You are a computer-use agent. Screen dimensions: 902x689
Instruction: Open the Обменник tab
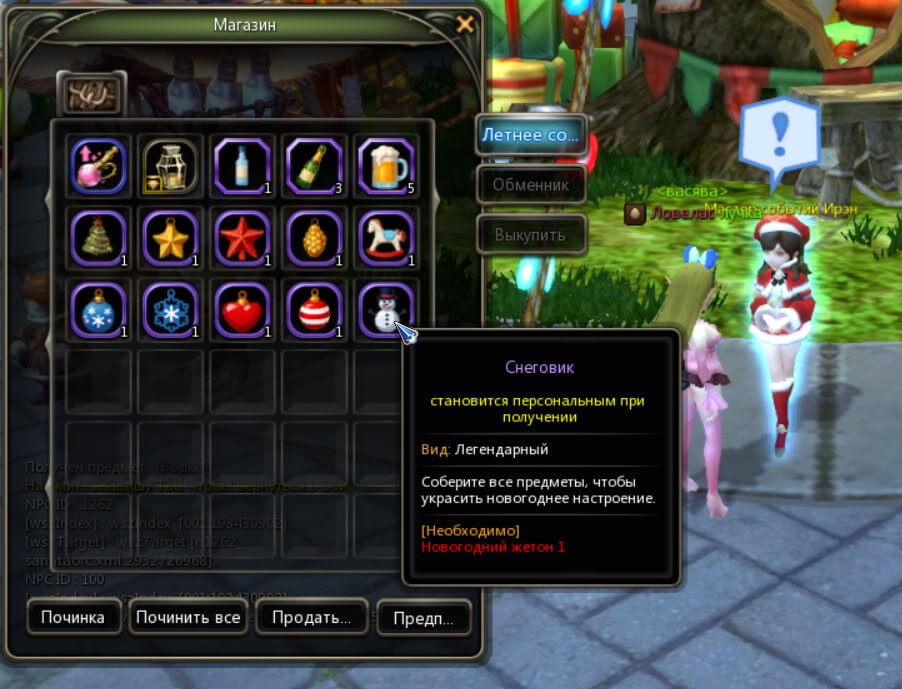530,185
